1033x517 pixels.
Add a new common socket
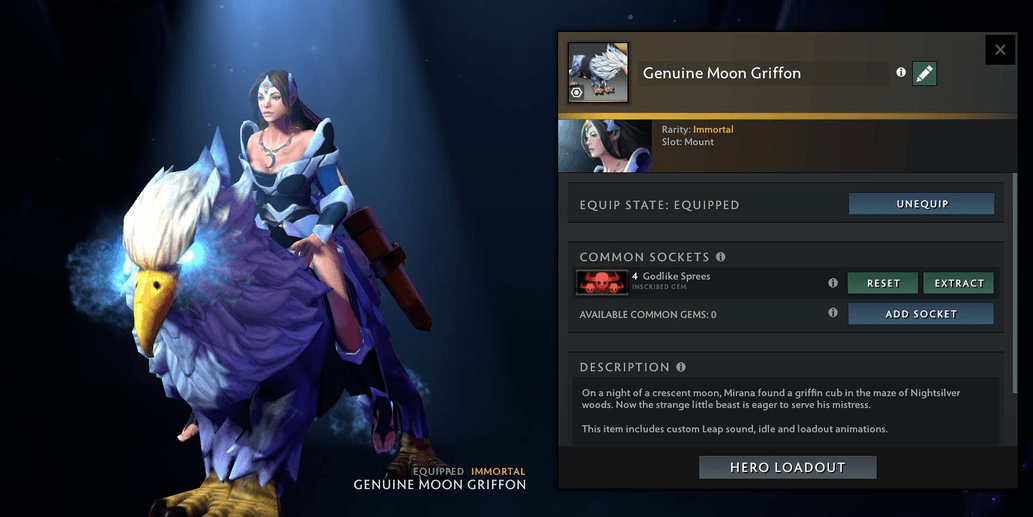(x=921, y=314)
